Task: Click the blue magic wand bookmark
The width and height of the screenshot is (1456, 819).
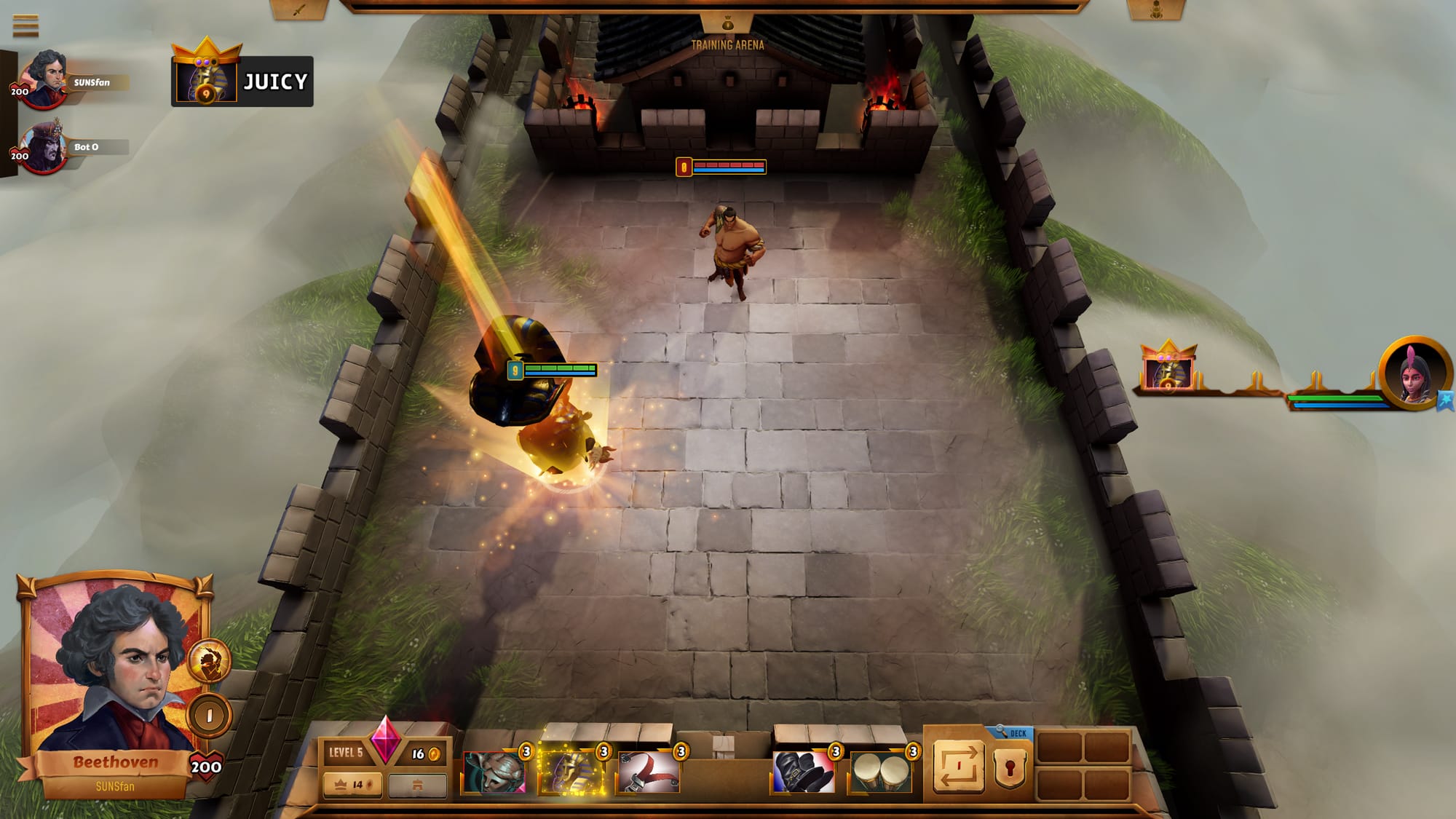Action: click(1446, 400)
